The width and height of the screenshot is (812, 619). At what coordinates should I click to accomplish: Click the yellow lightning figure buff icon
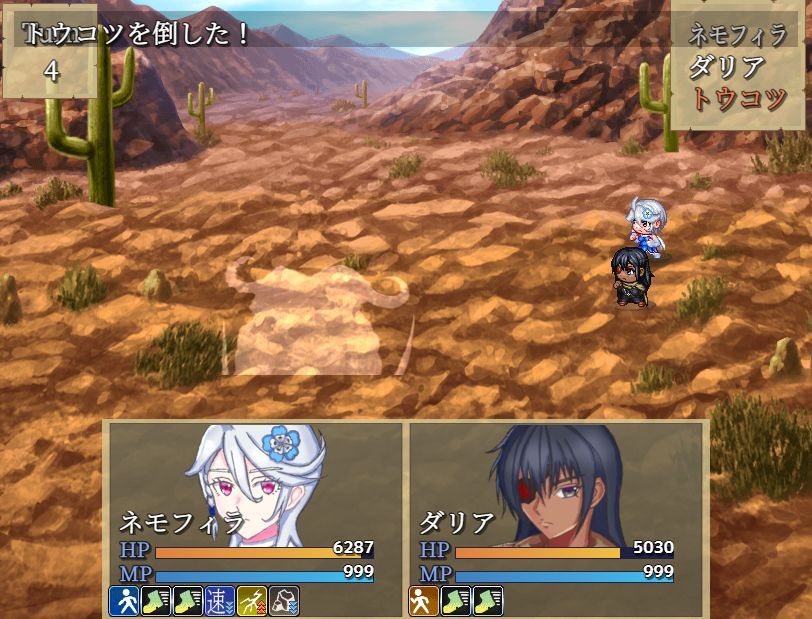(252, 601)
